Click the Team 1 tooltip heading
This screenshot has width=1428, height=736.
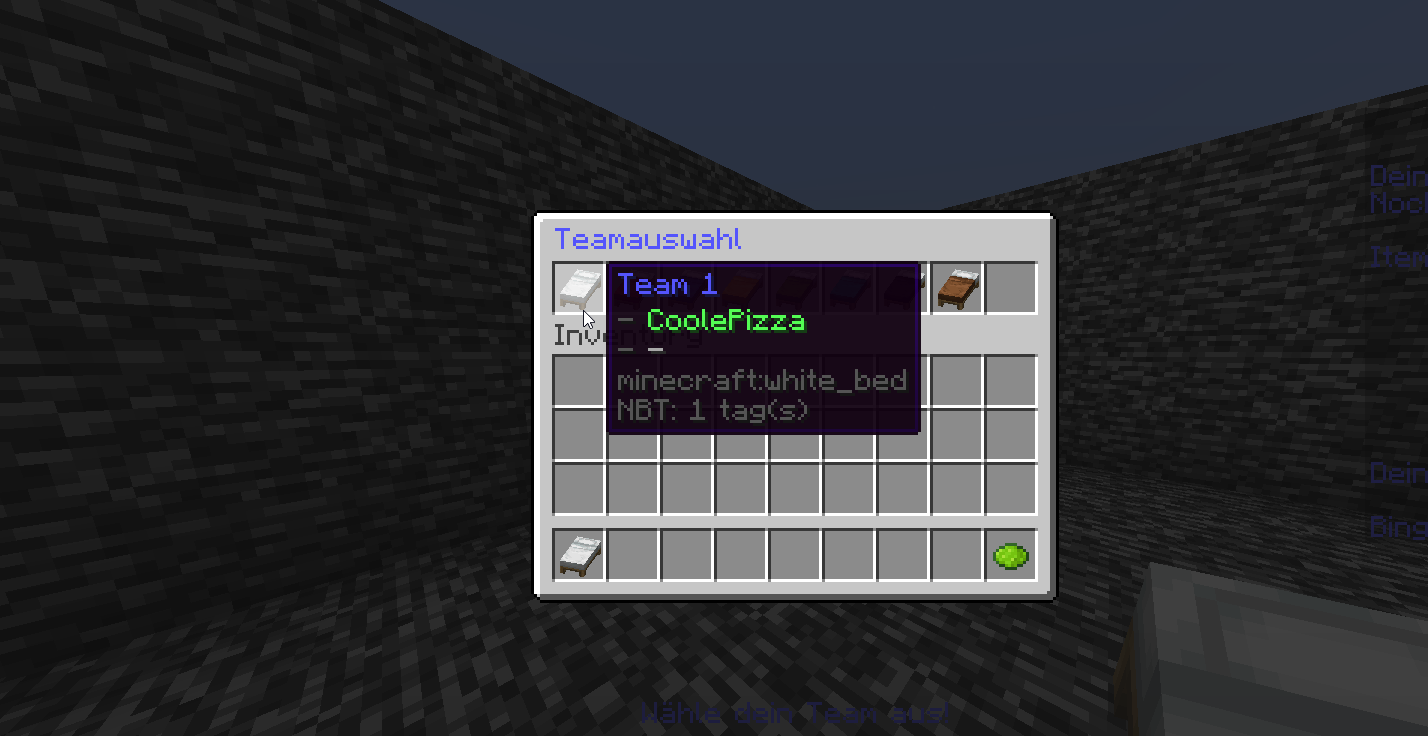pos(666,284)
